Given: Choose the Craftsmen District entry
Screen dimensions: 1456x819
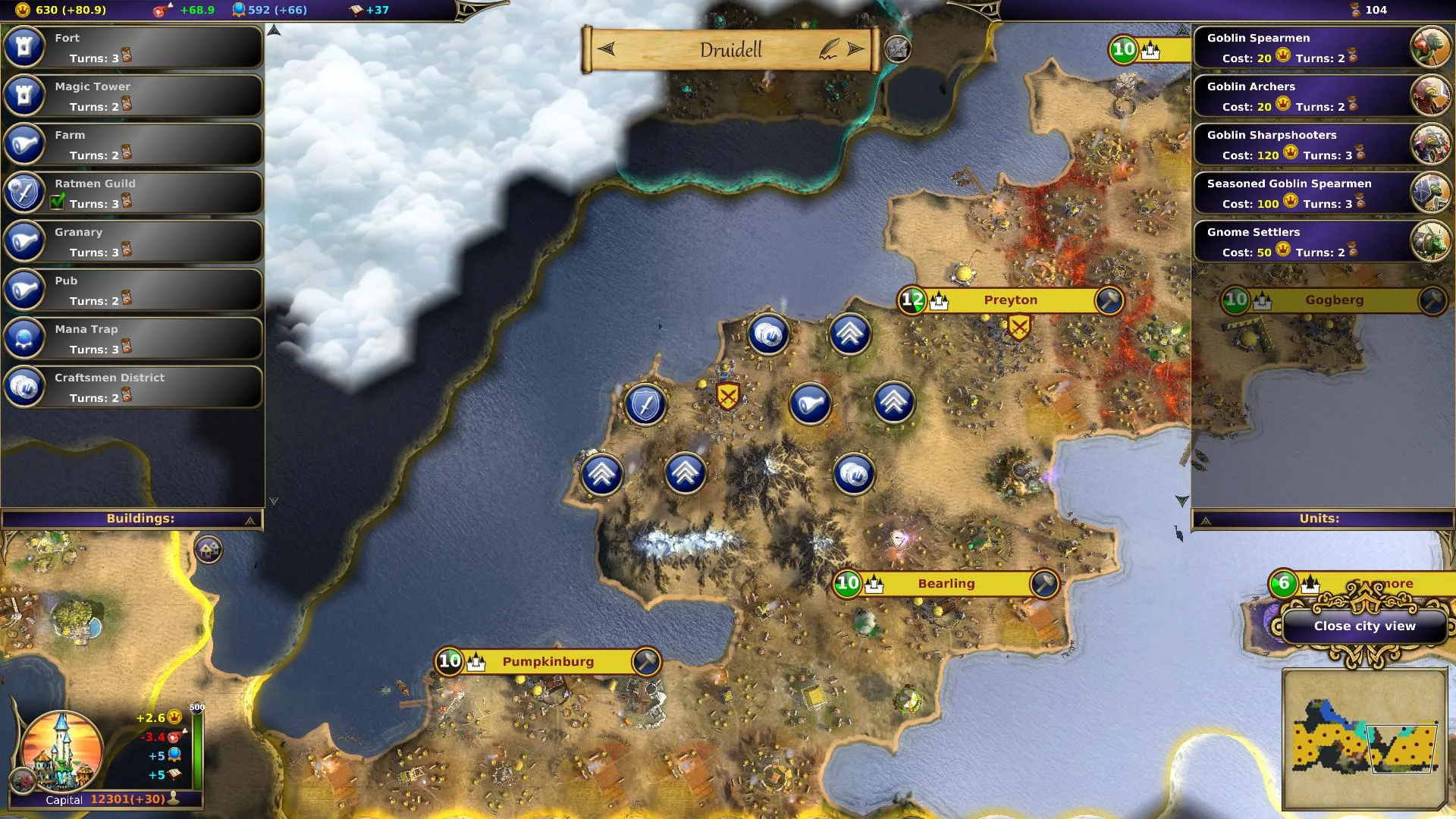Looking at the screenshot, I should pyautogui.click(x=133, y=387).
